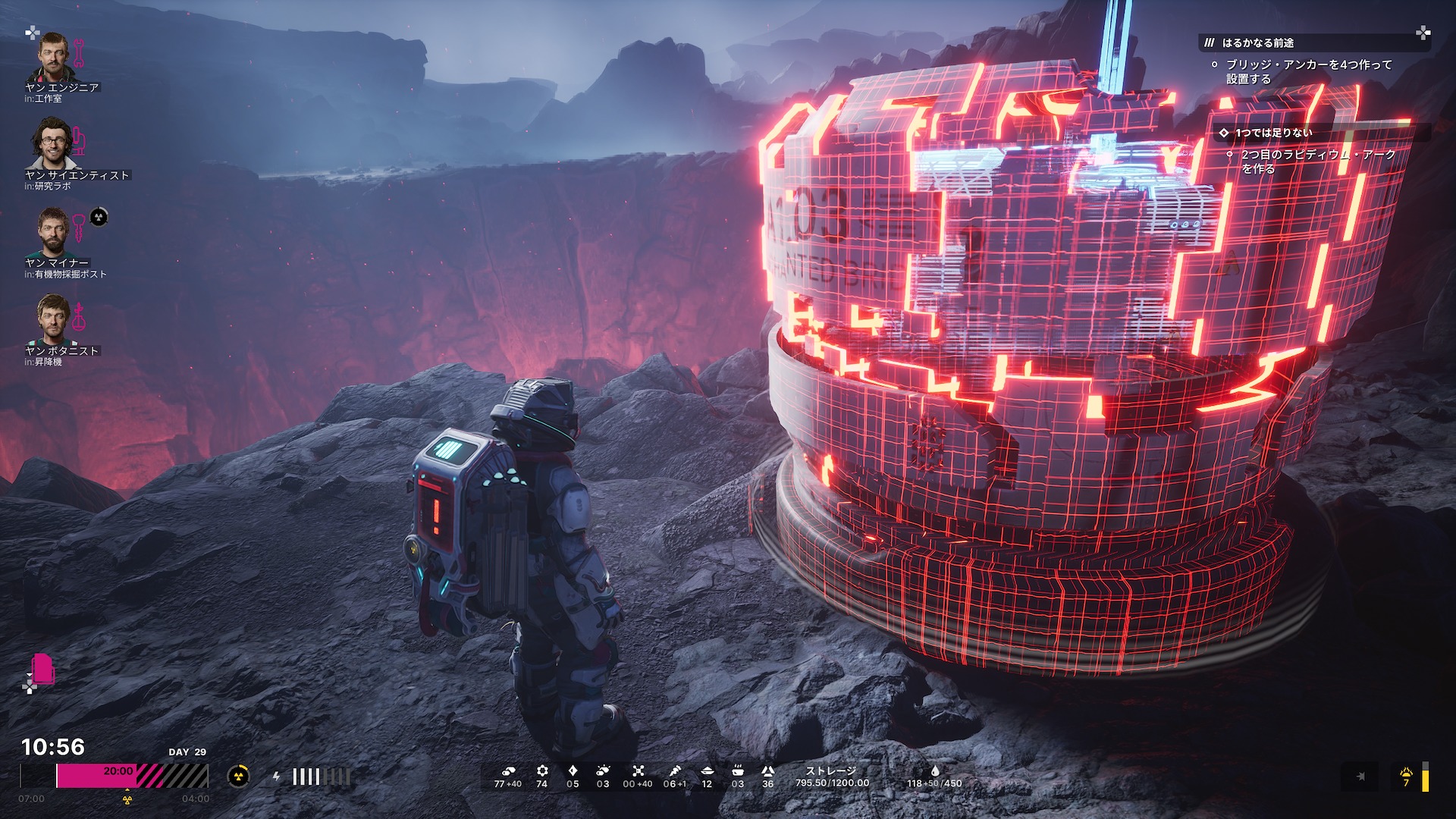Click the pink document icon
This screenshot has width=1456, height=819.
(x=44, y=670)
